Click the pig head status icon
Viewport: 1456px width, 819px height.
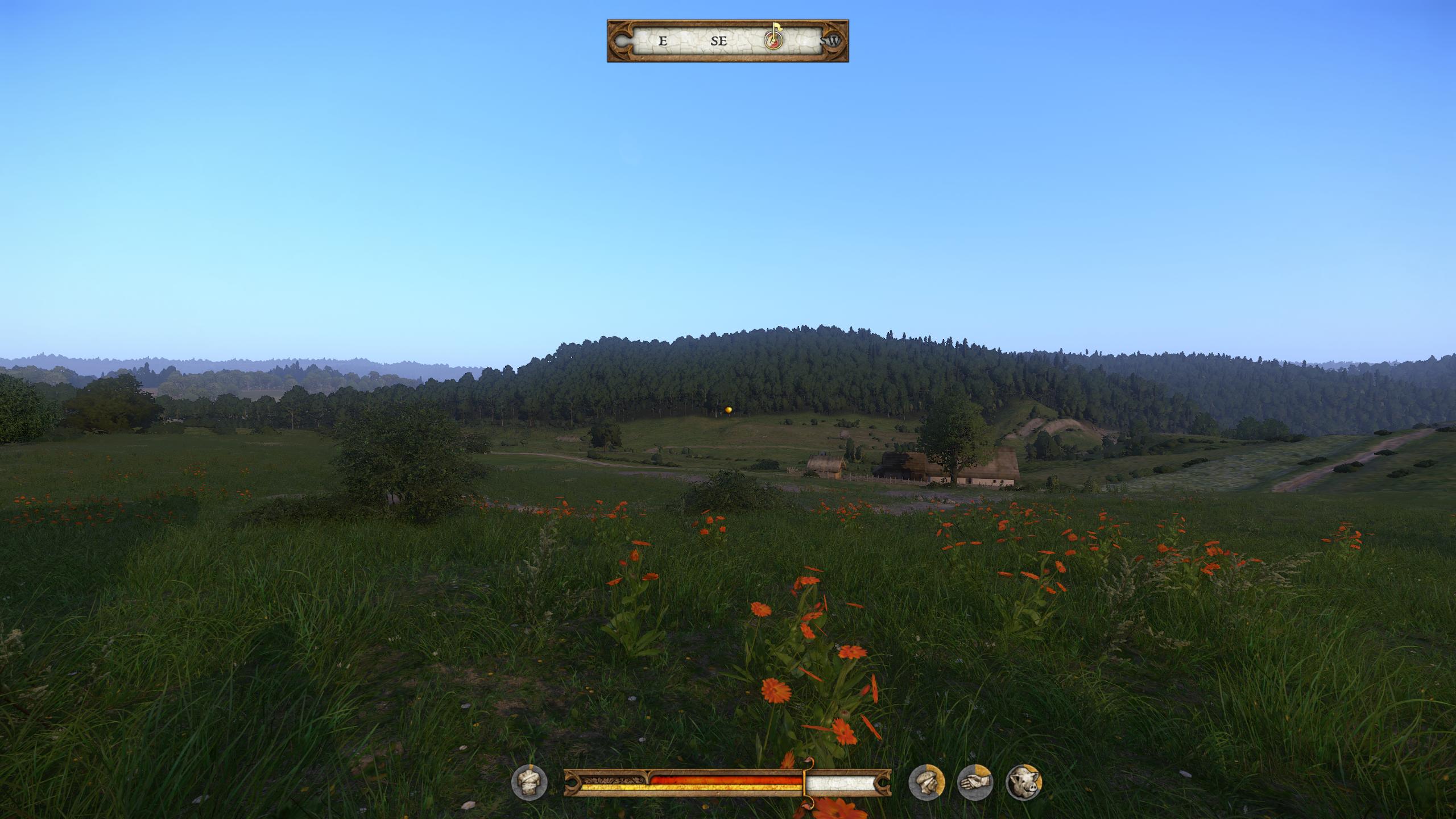pyautogui.click(x=1023, y=782)
